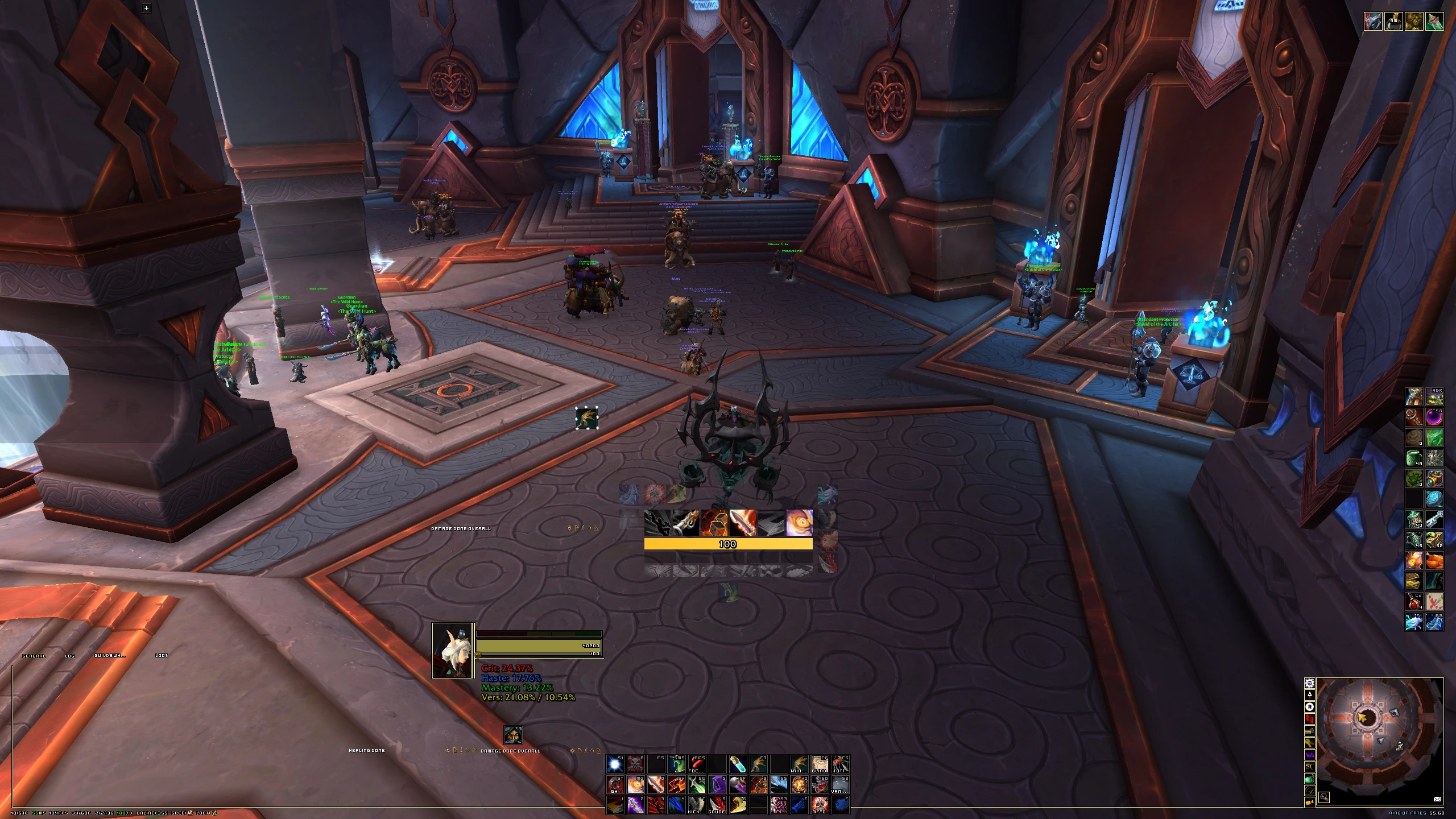
Task: Select the Loot chat tab
Action: tap(162, 656)
